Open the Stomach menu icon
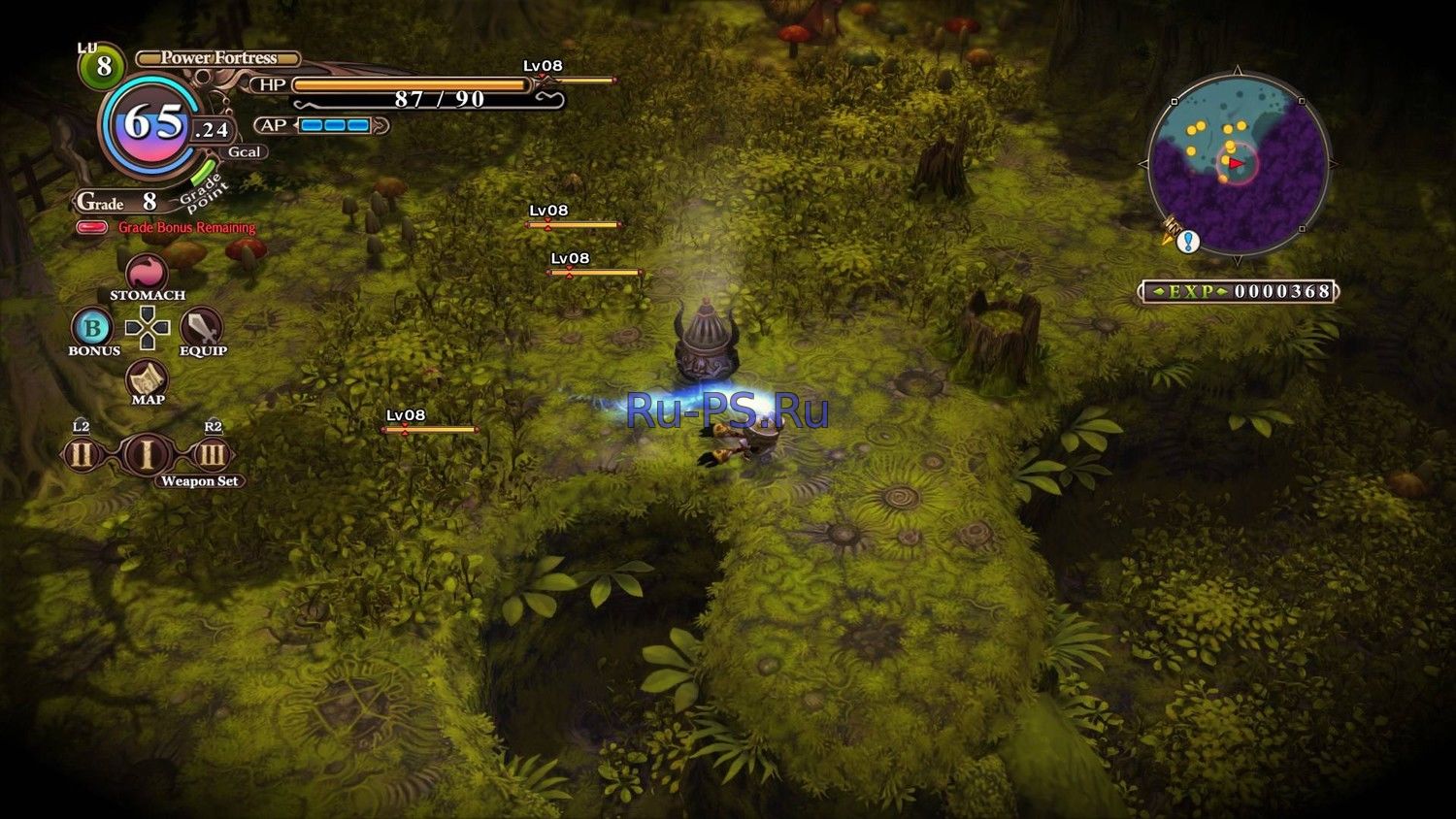This screenshot has height=819, width=1456. coord(147,273)
